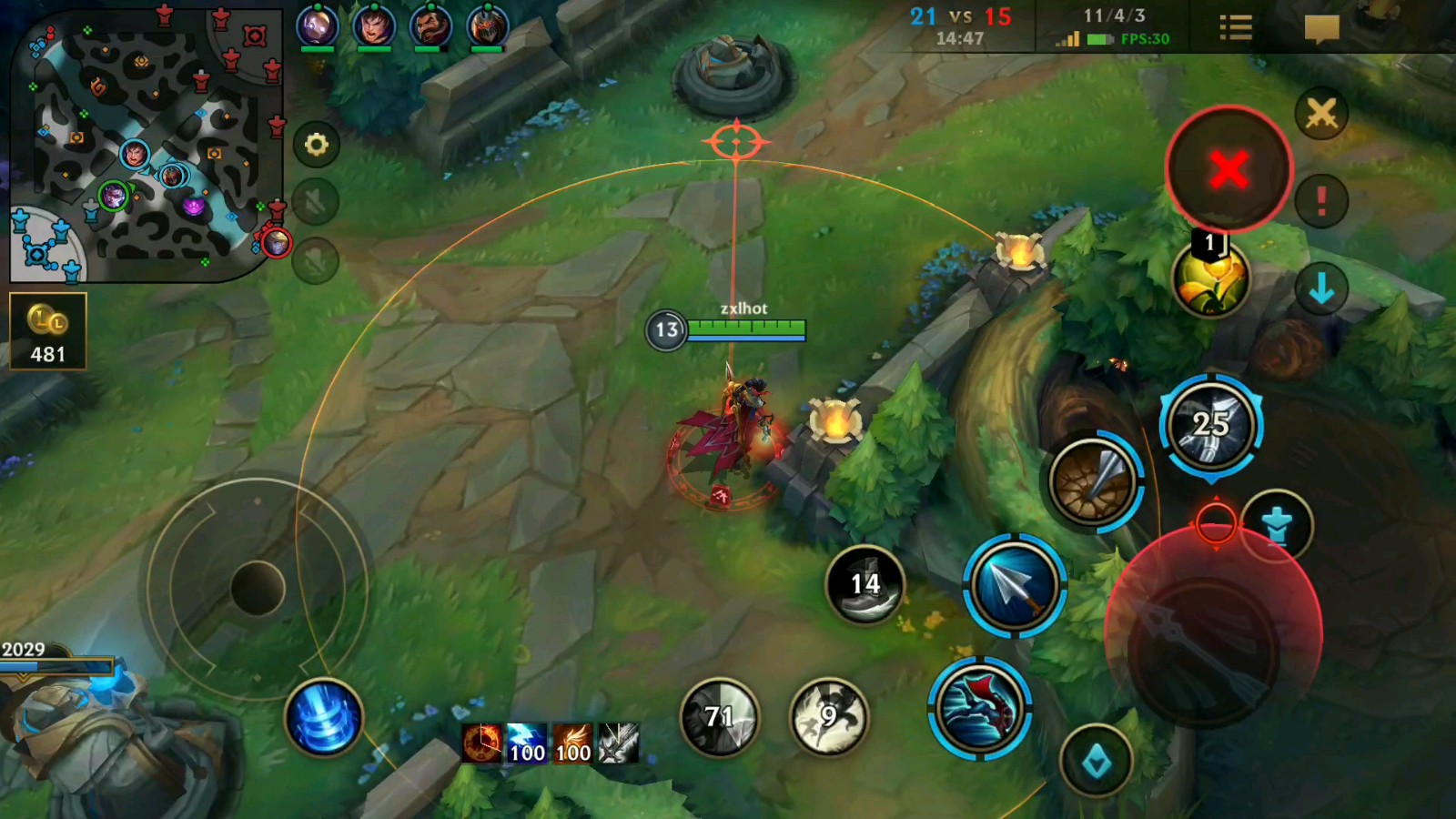Cast the spear and wooden shield ability
The height and width of the screenshot is (819, 1456).
click(1093, 481)
